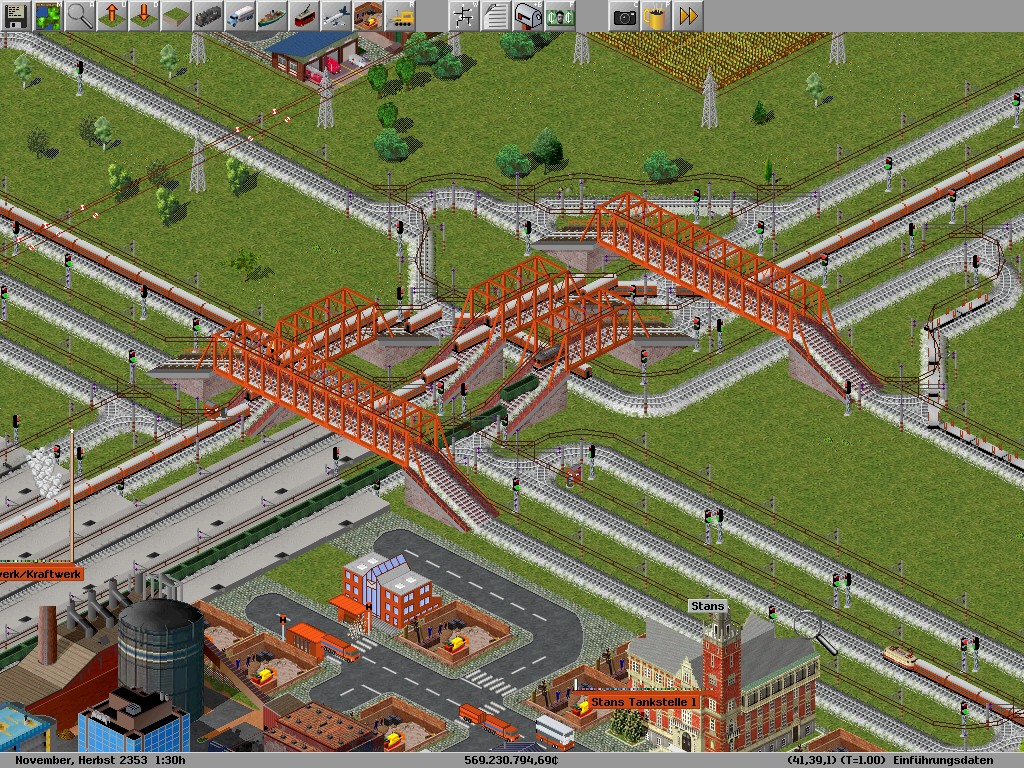Toggle fast forward mode

tap(688, 16)
